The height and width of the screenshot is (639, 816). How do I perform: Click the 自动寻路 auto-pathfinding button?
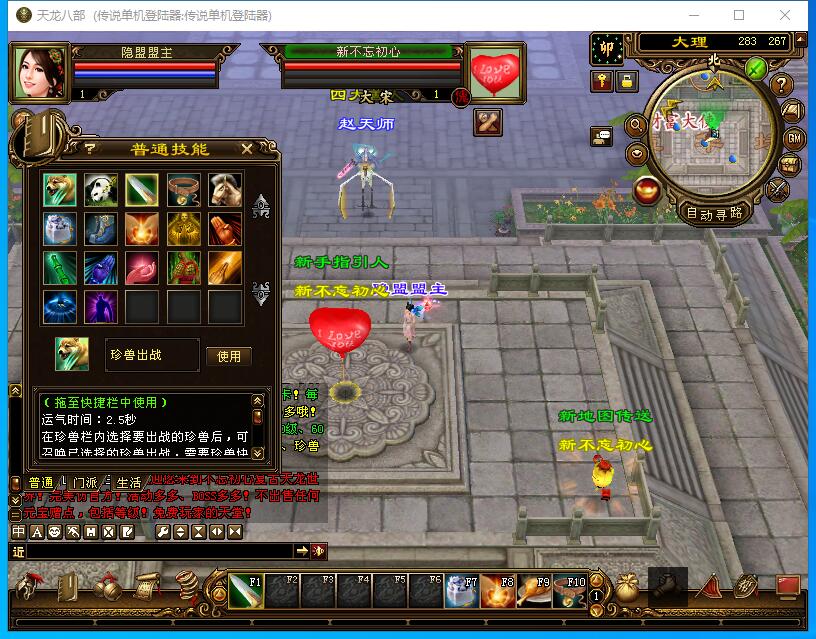714,212
